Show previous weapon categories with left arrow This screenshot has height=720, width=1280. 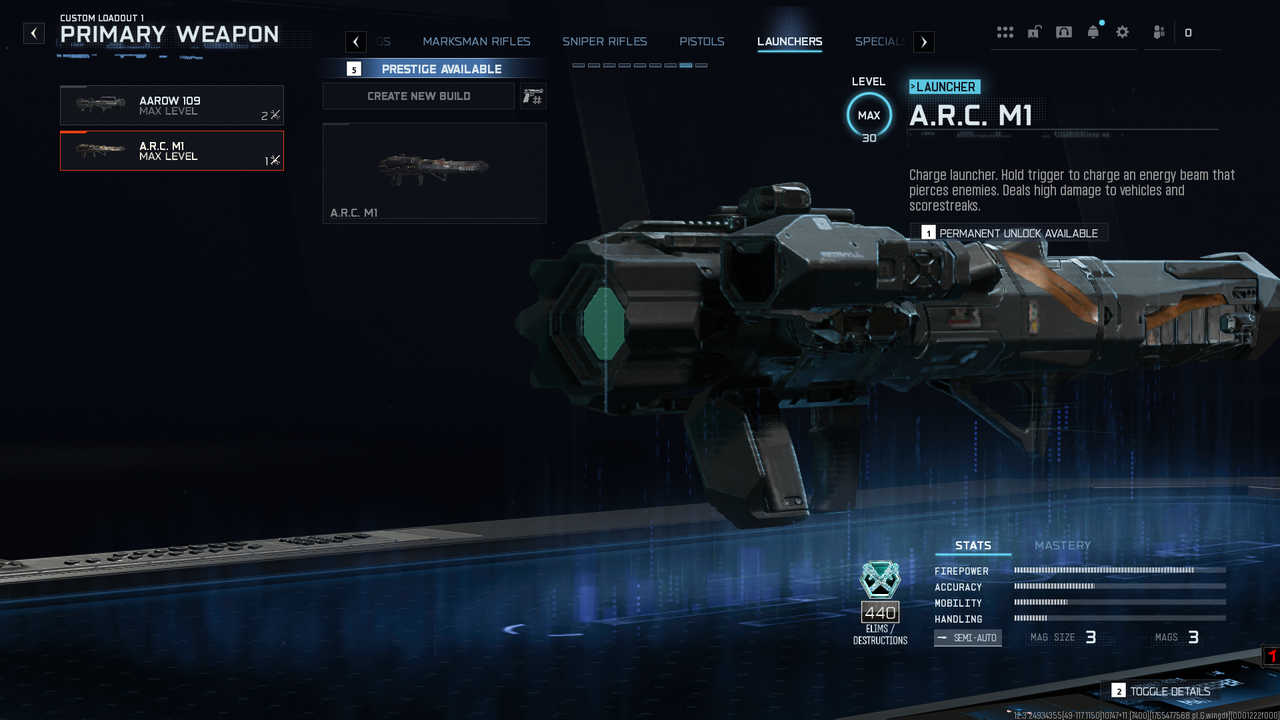coord(356,42)
